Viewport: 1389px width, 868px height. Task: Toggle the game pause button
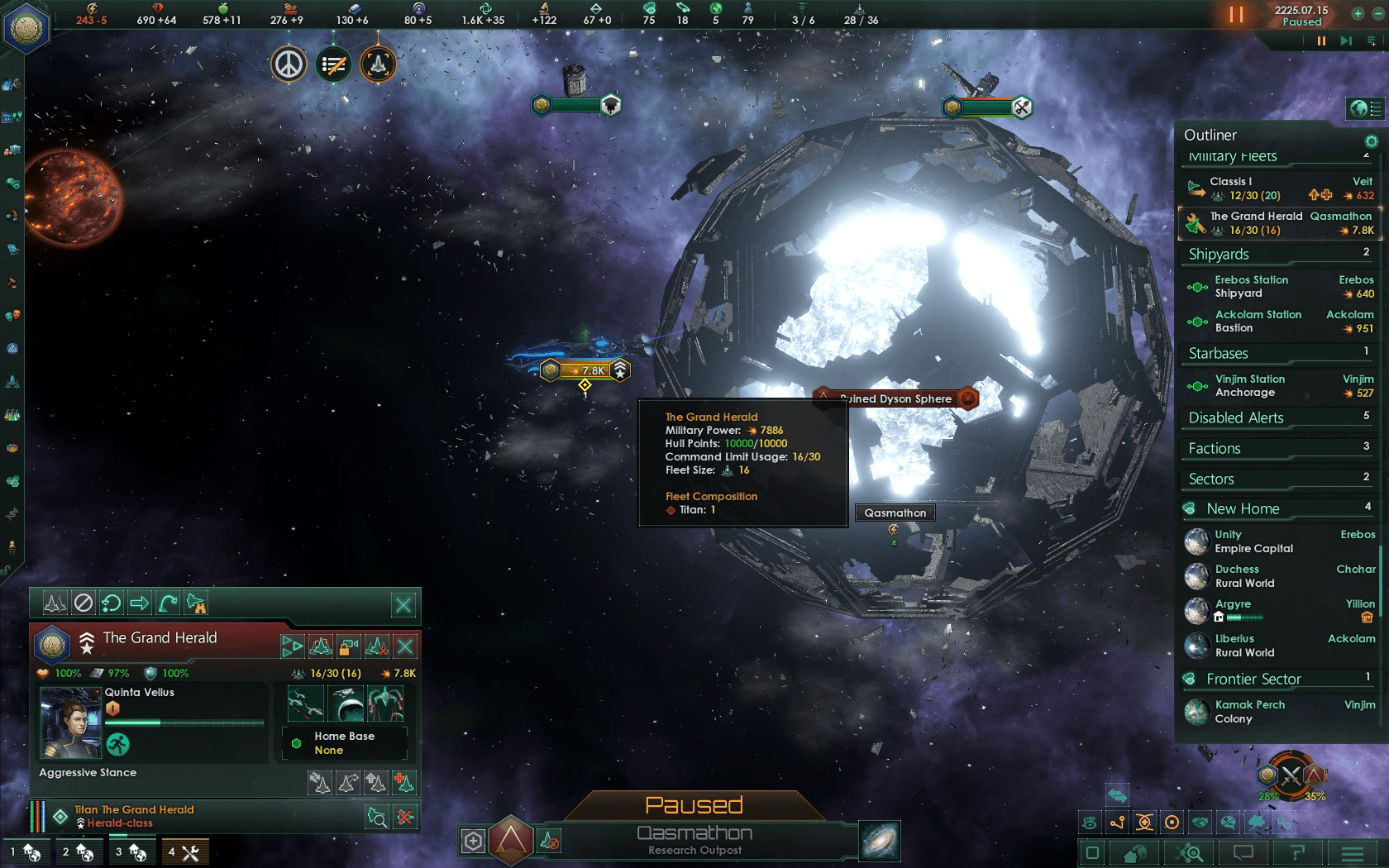1236,15
